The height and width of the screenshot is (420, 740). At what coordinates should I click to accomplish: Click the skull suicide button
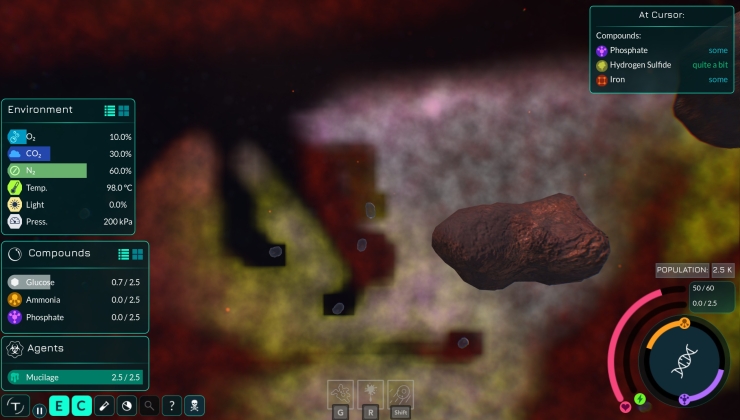click(x=195, y=406)
